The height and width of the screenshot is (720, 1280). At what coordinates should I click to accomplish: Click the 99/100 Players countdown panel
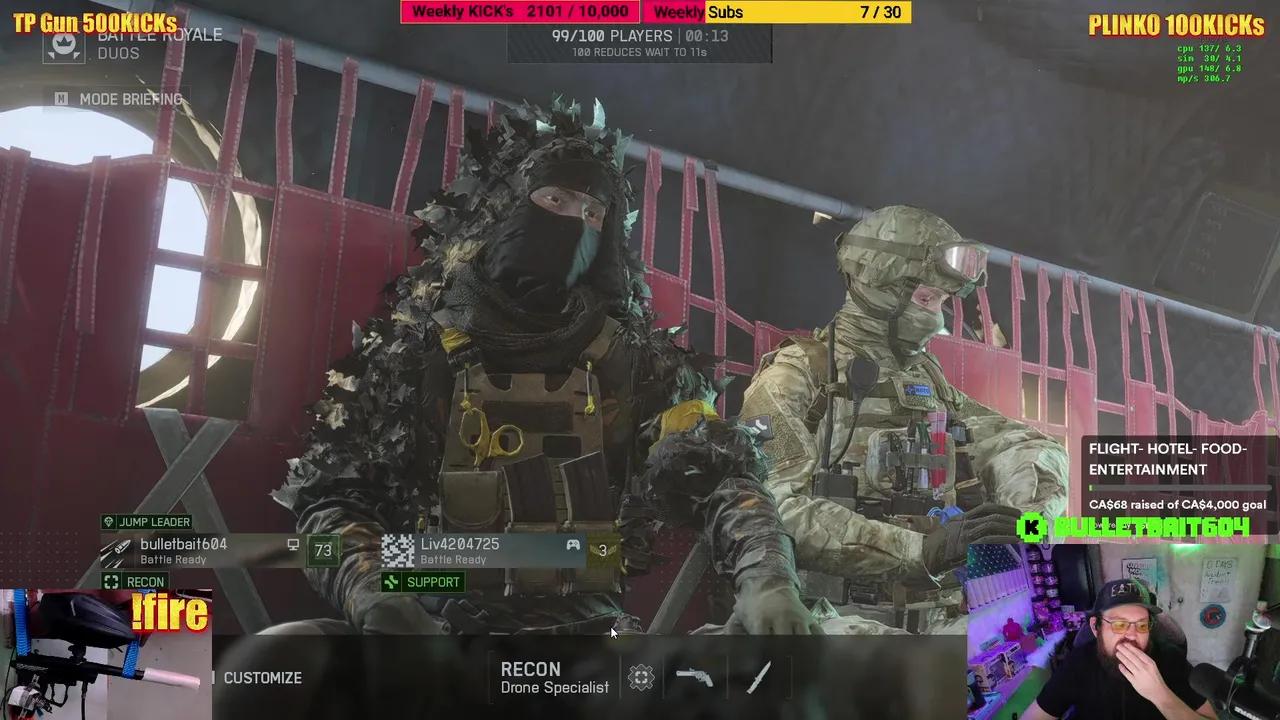(x=639, y=45)
